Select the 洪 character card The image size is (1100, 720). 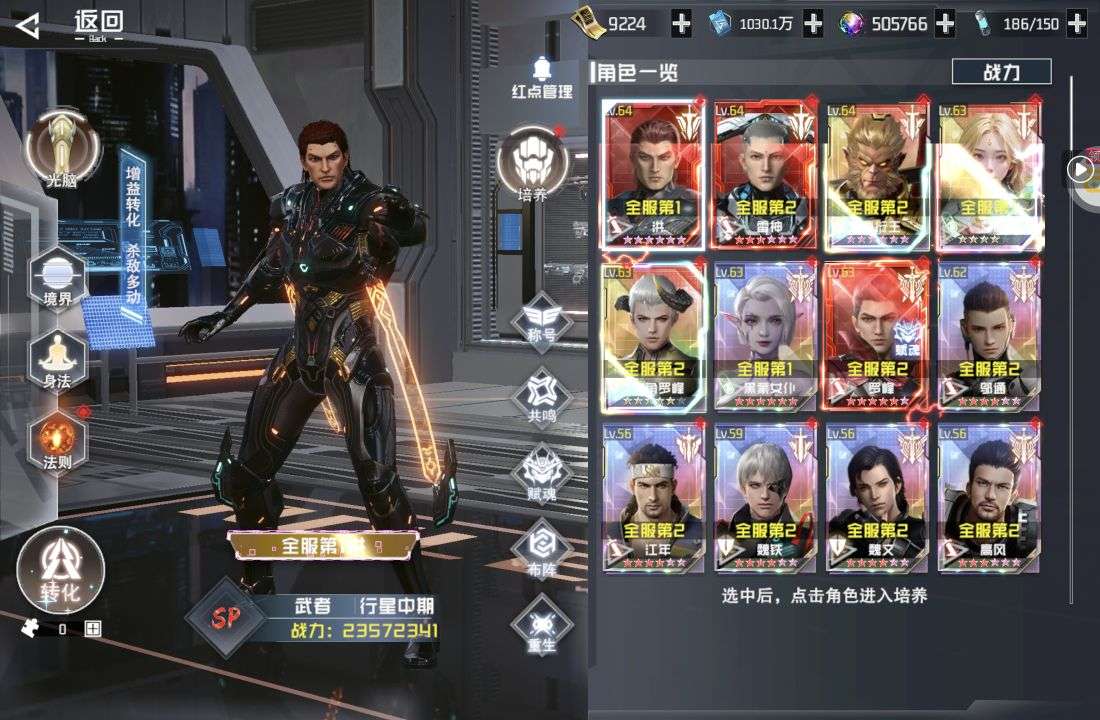654,174
